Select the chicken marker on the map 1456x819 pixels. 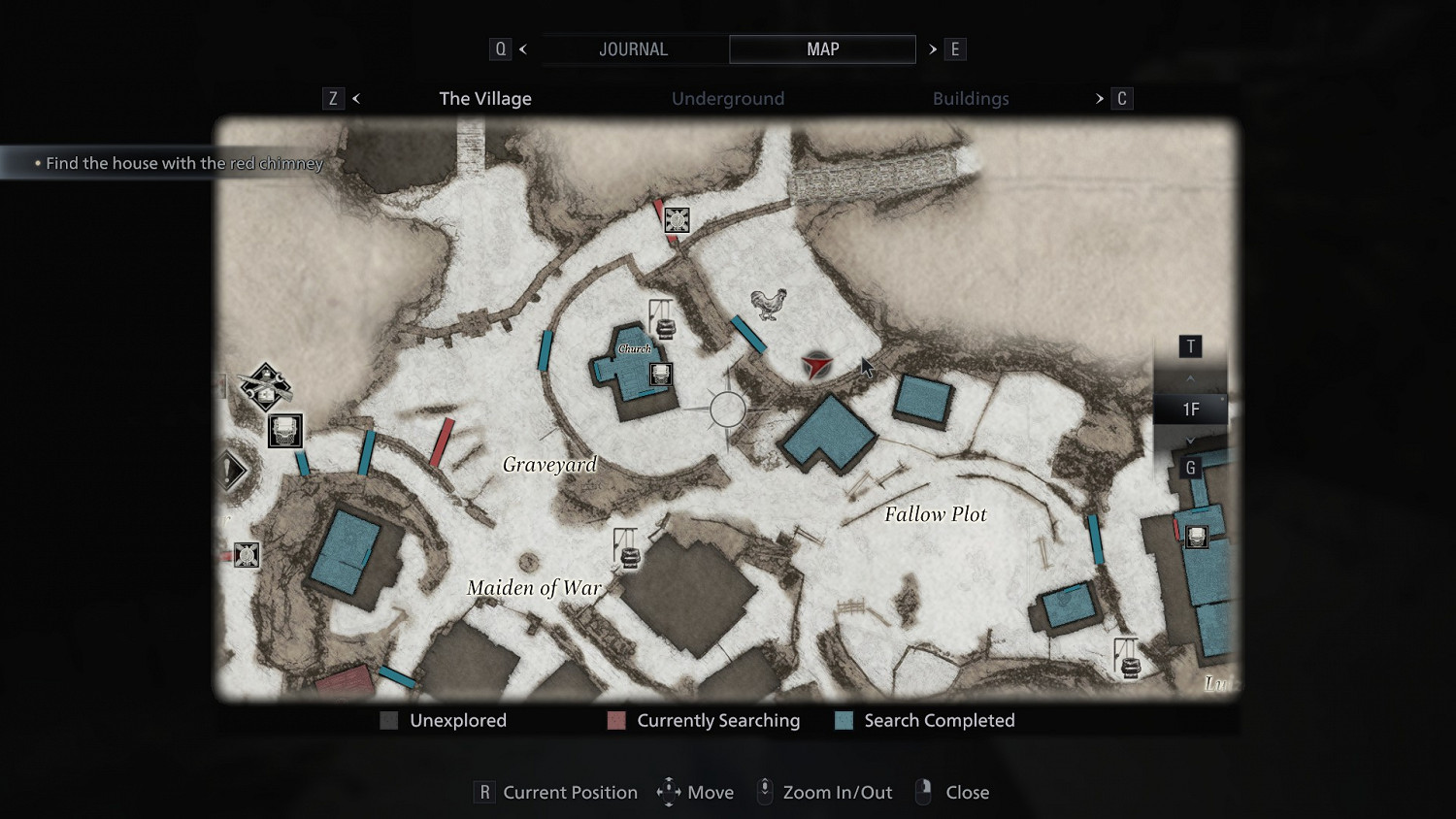pos(769,304)
